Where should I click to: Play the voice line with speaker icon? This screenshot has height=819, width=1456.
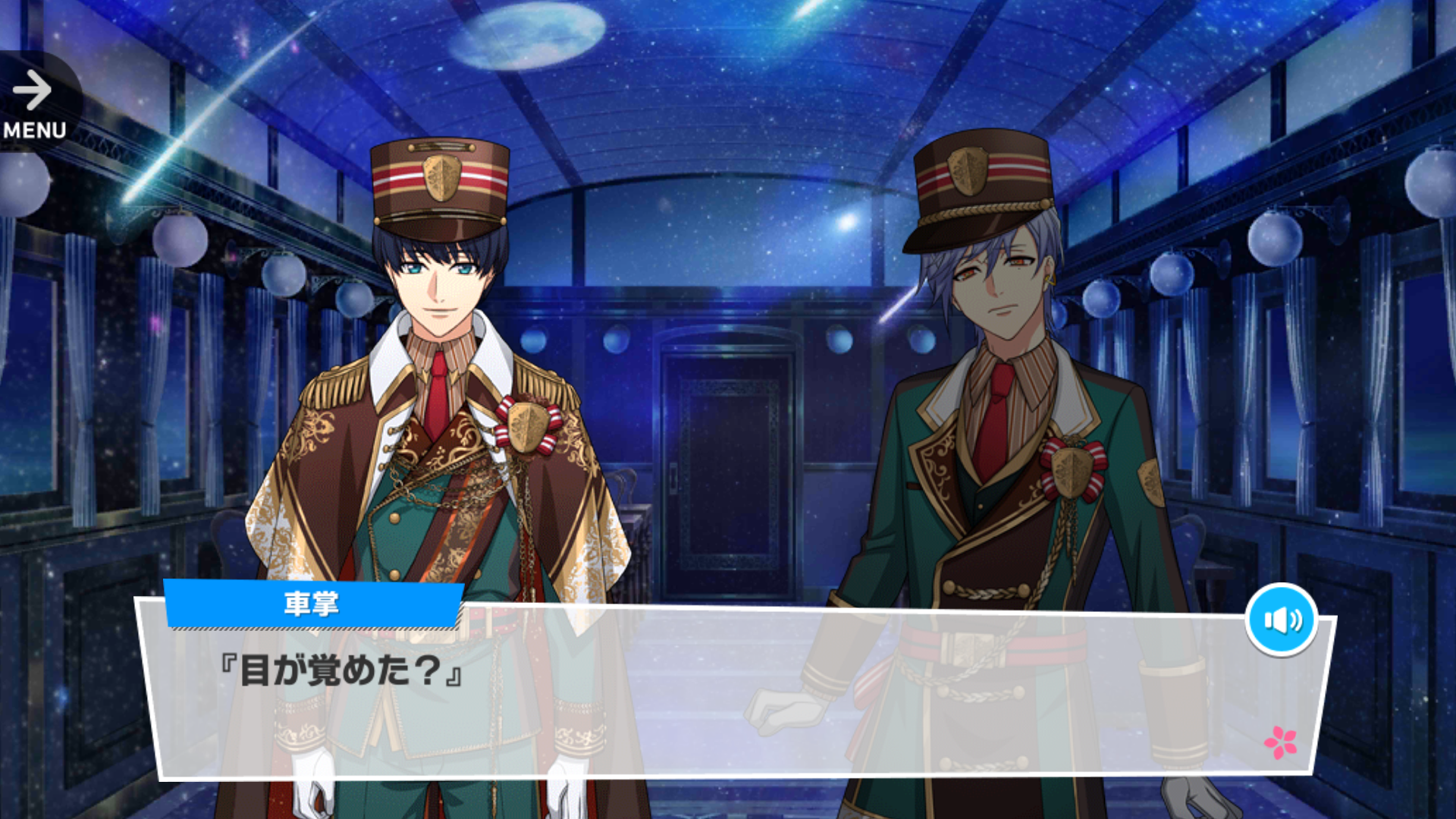click(x=1282, y=620)
